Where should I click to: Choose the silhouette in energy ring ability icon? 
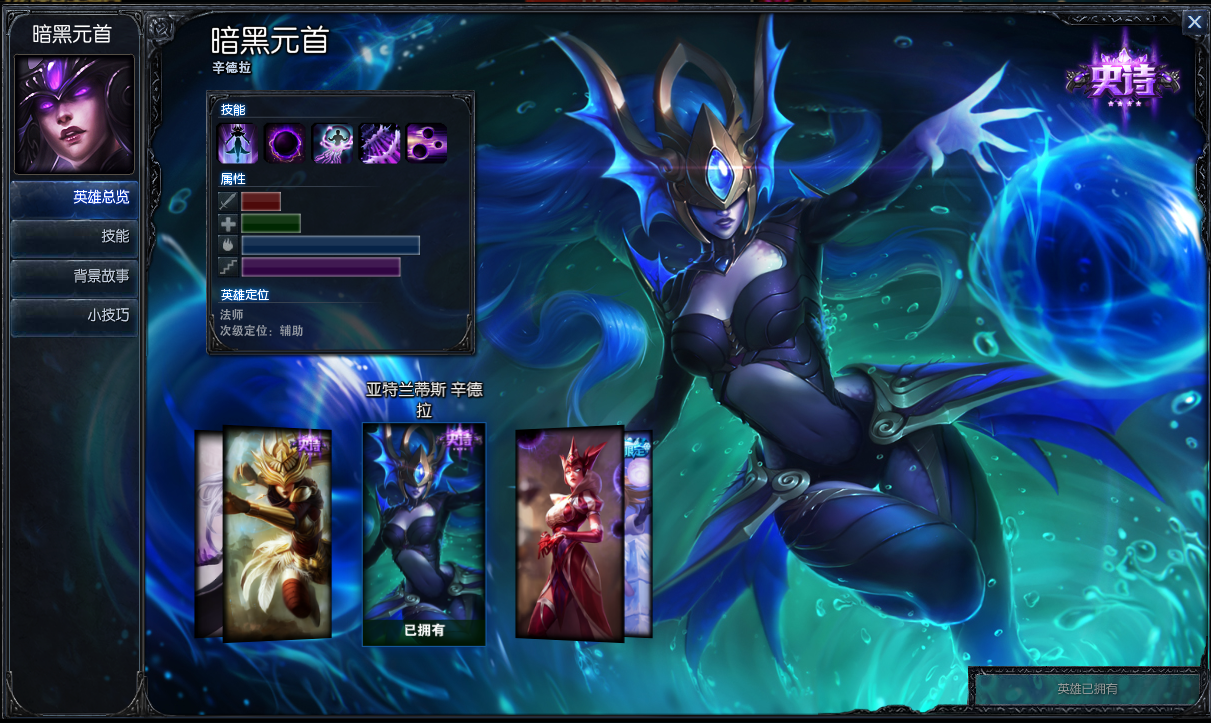(x=332, y=144)
